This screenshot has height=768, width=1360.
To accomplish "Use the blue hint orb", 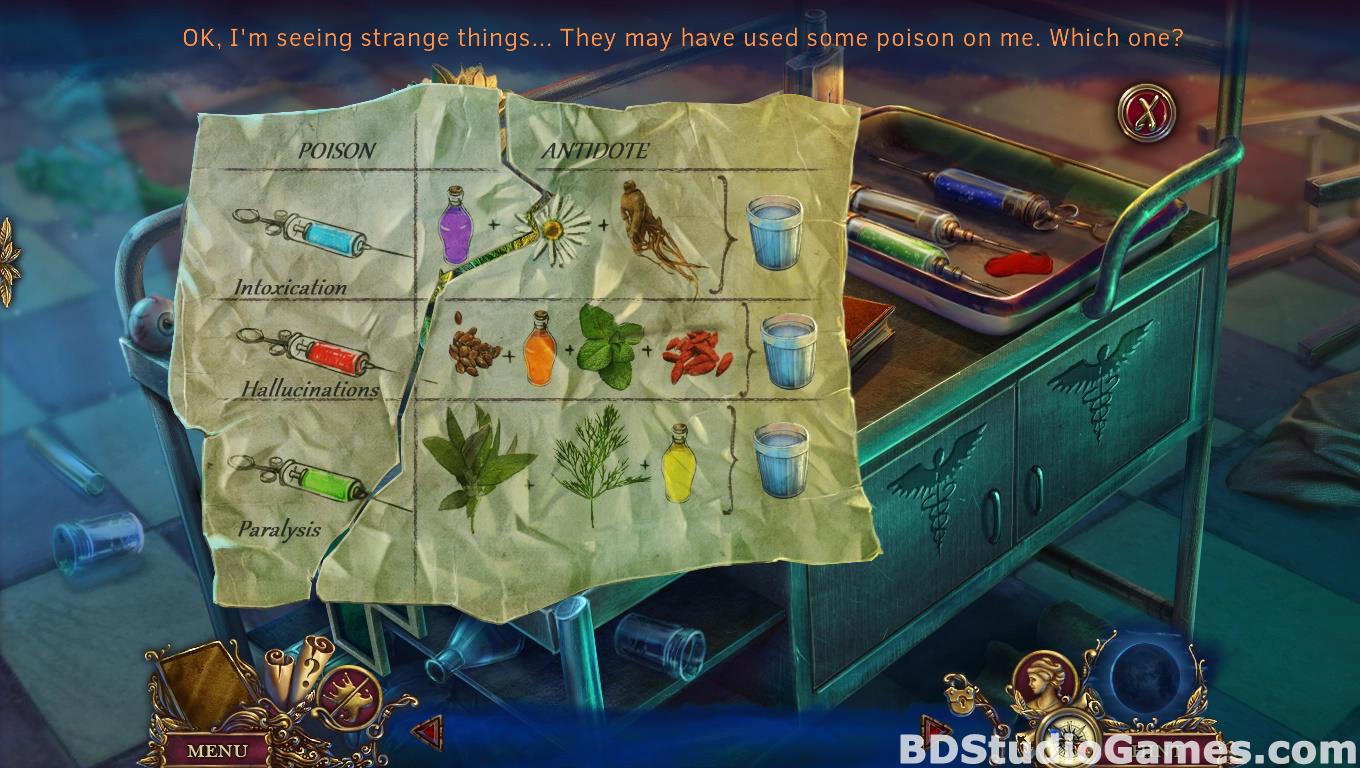I will [x=1144, y=676].
